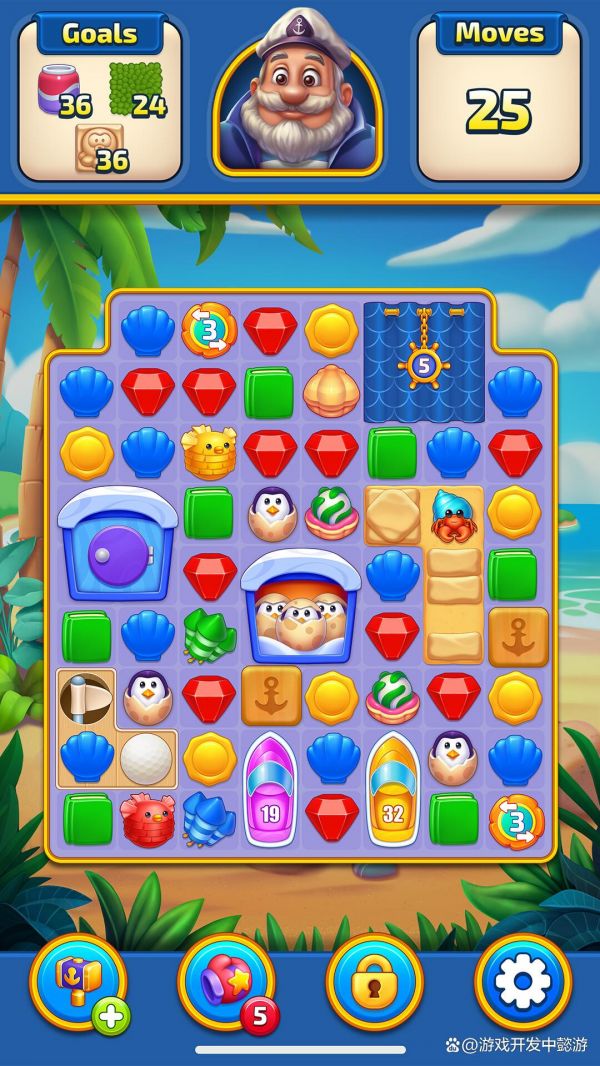Tap the box holding three penguin eggs
The image size is (600, 1066).
(301, 605)
